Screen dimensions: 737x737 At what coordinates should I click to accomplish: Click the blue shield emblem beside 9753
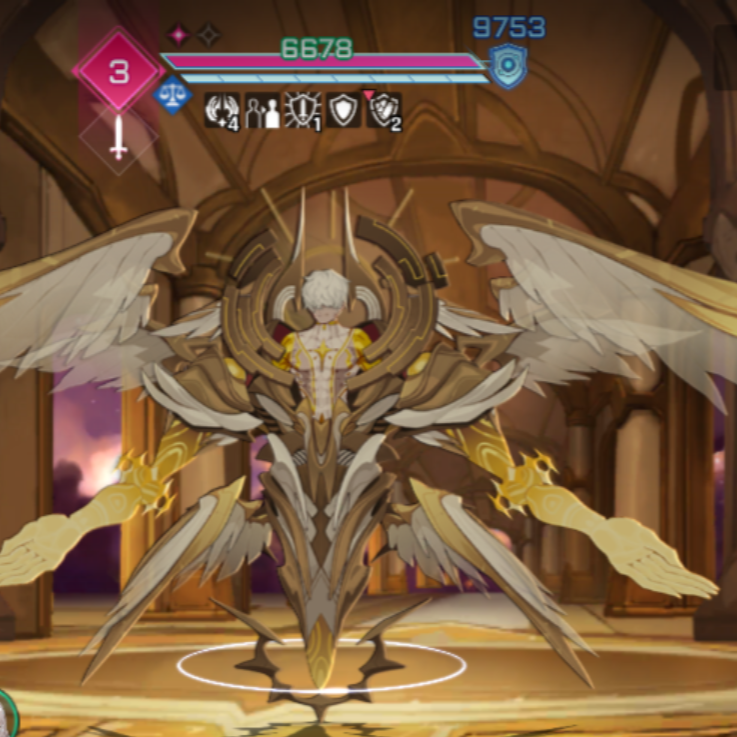(507, 65)
